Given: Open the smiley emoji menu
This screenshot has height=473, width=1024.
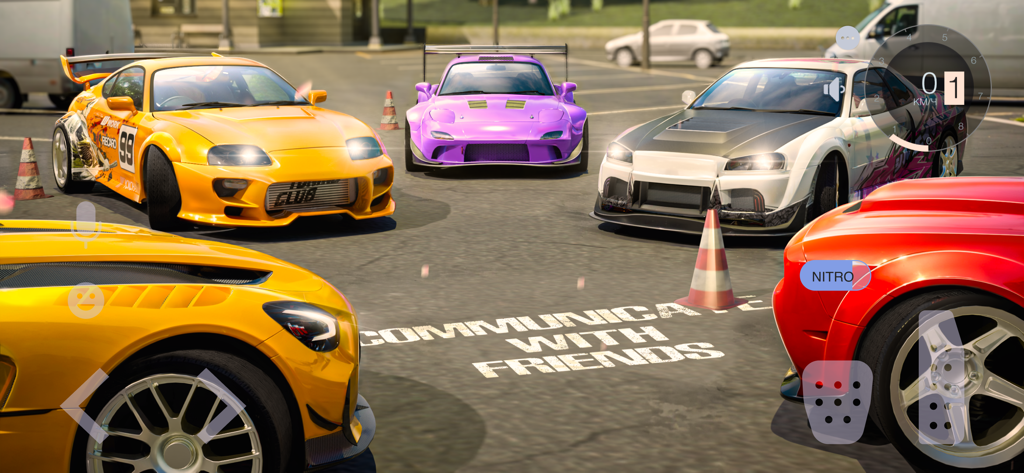Looking at the screenshot, I should [86, 300].
